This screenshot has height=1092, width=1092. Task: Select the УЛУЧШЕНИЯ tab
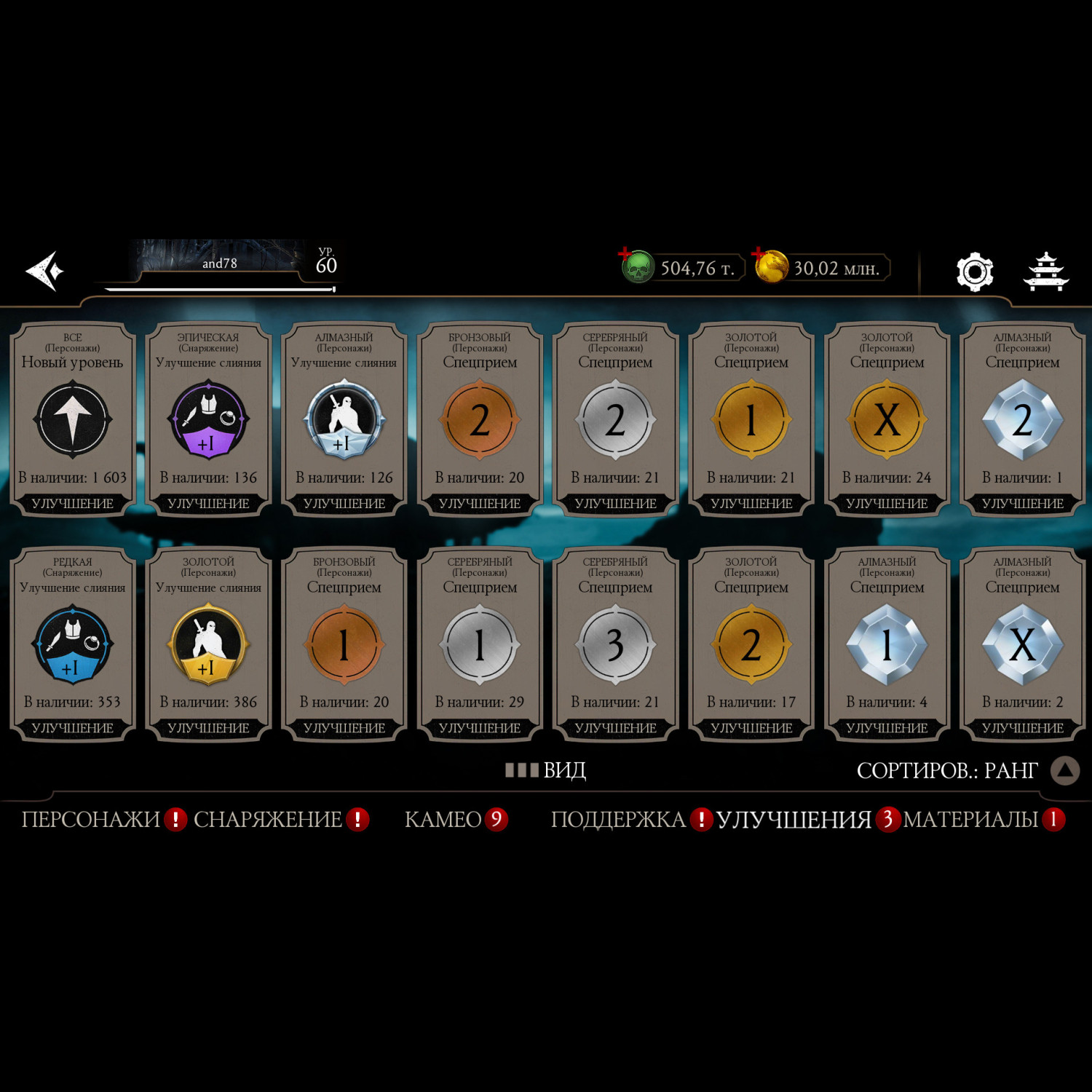point(794,820)
